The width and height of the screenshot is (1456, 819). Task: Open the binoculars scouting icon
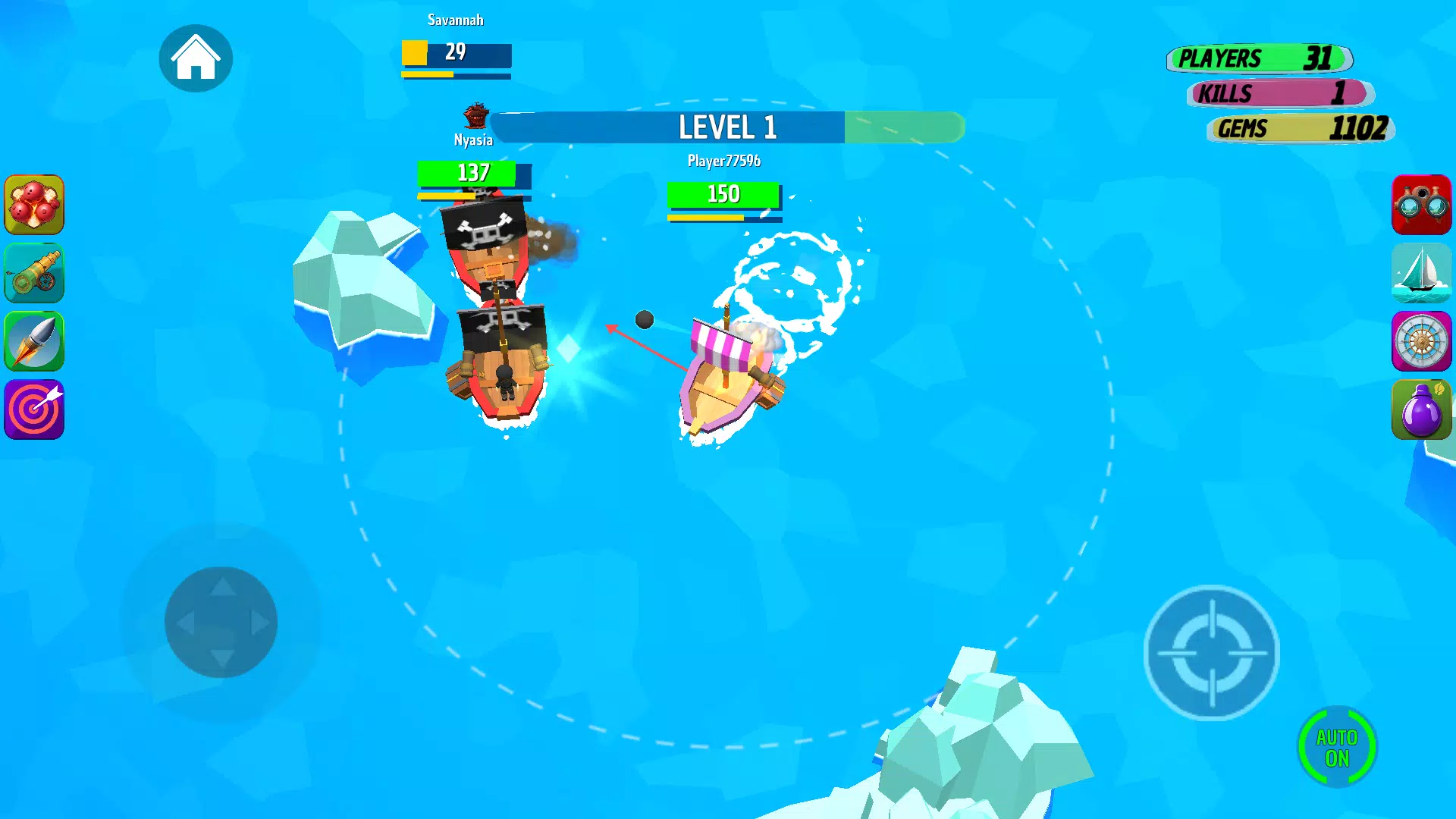click(1422, 205)
